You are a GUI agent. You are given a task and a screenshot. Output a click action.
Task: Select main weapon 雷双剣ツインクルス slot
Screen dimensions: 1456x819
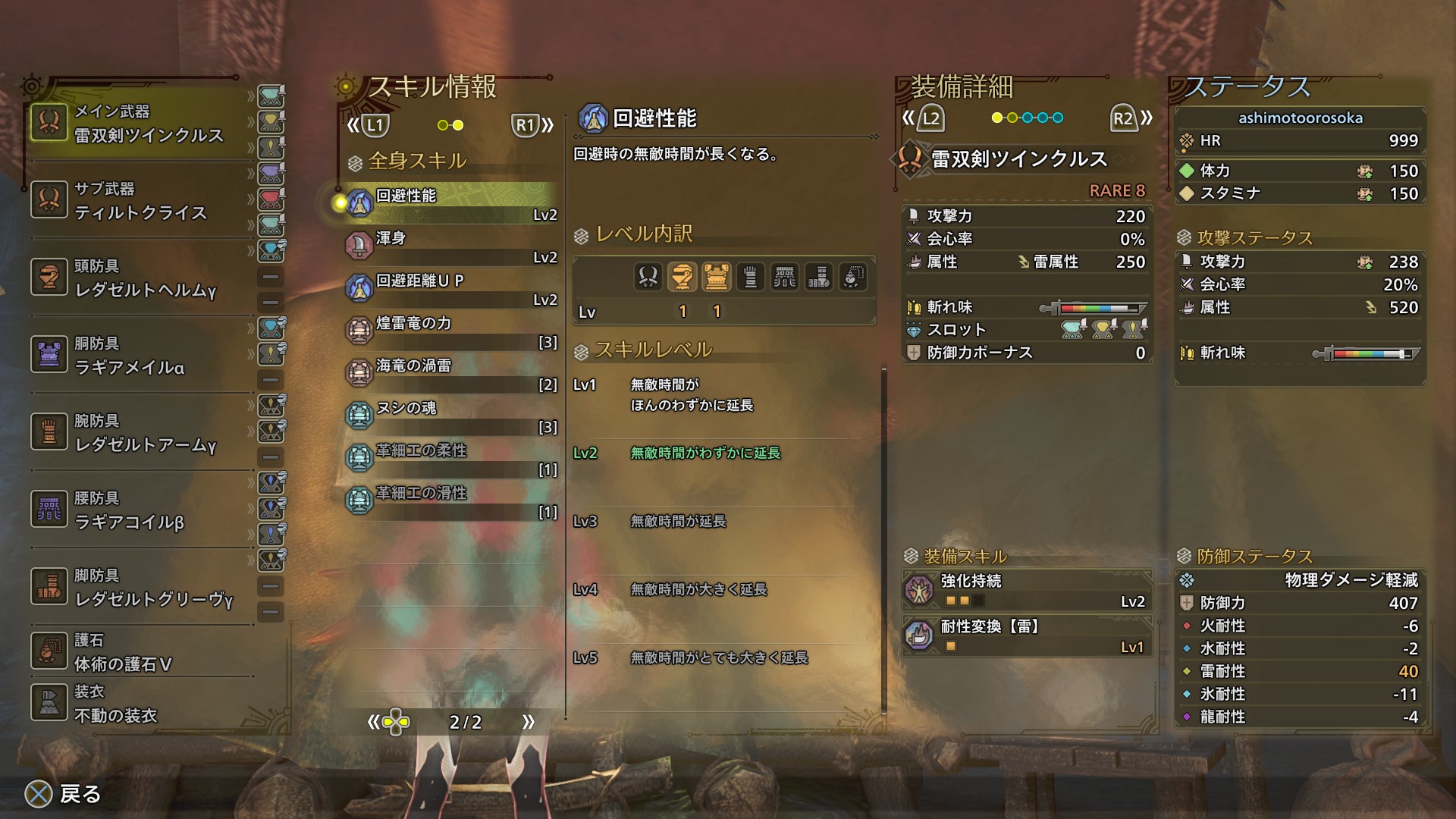[x=140, y=124]
